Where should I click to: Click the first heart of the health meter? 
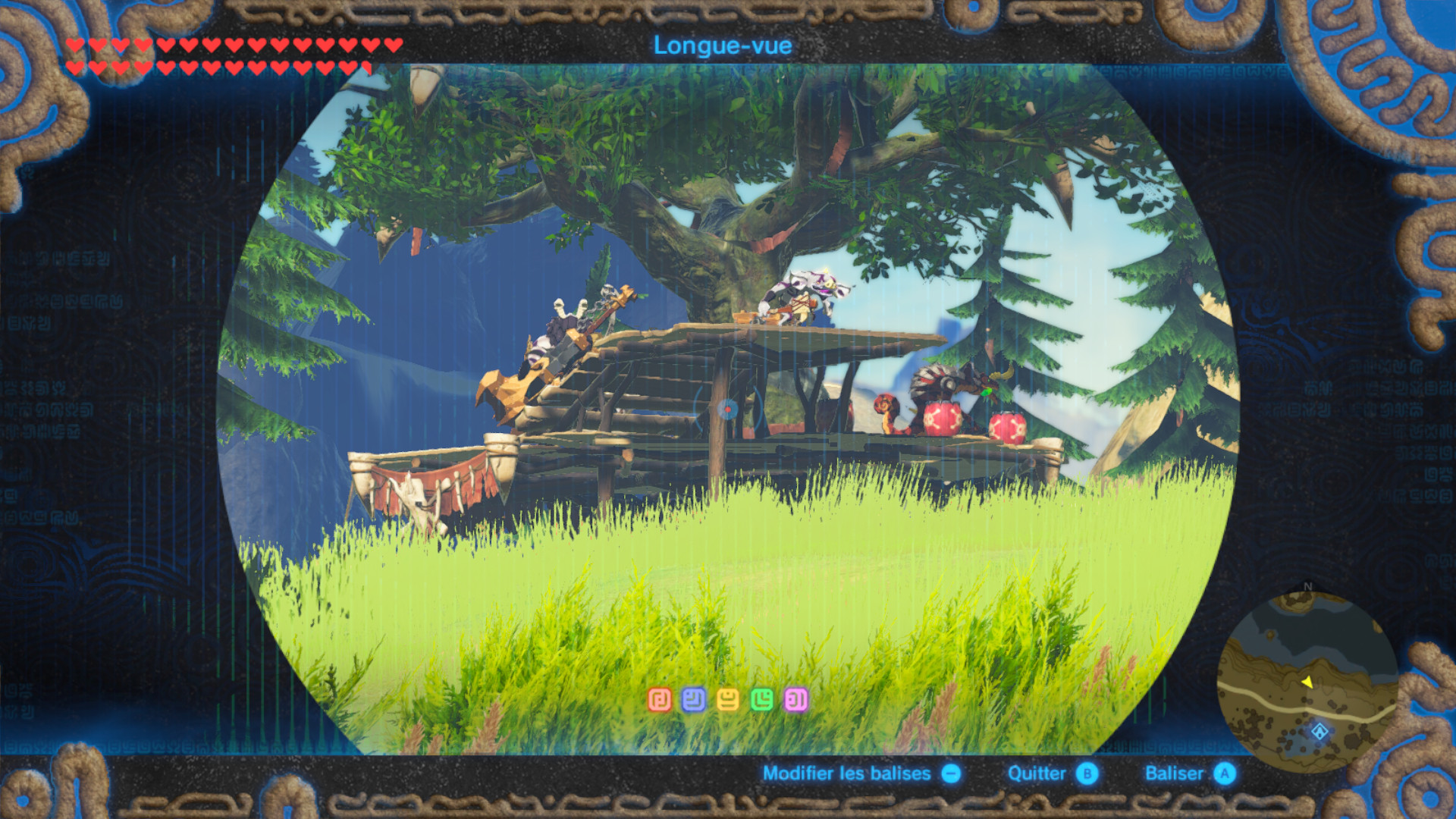(74, 45)
